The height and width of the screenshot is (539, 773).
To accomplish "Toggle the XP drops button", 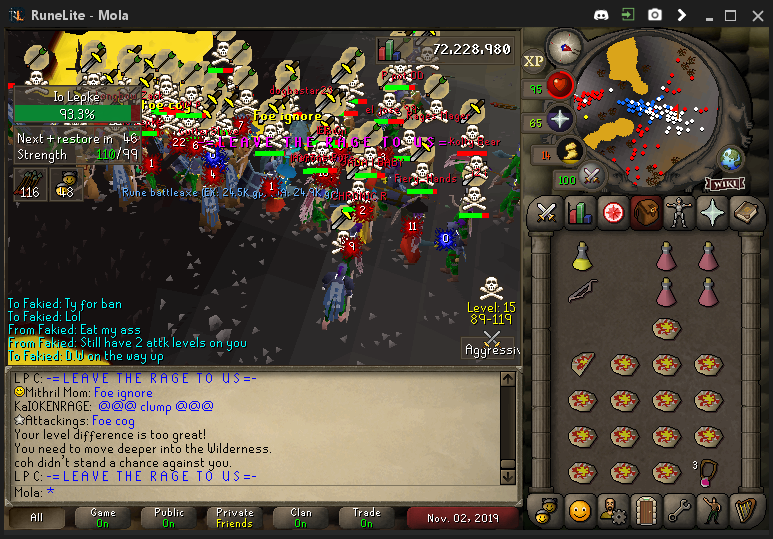I will pyautogui.click(x=533, y=61).
